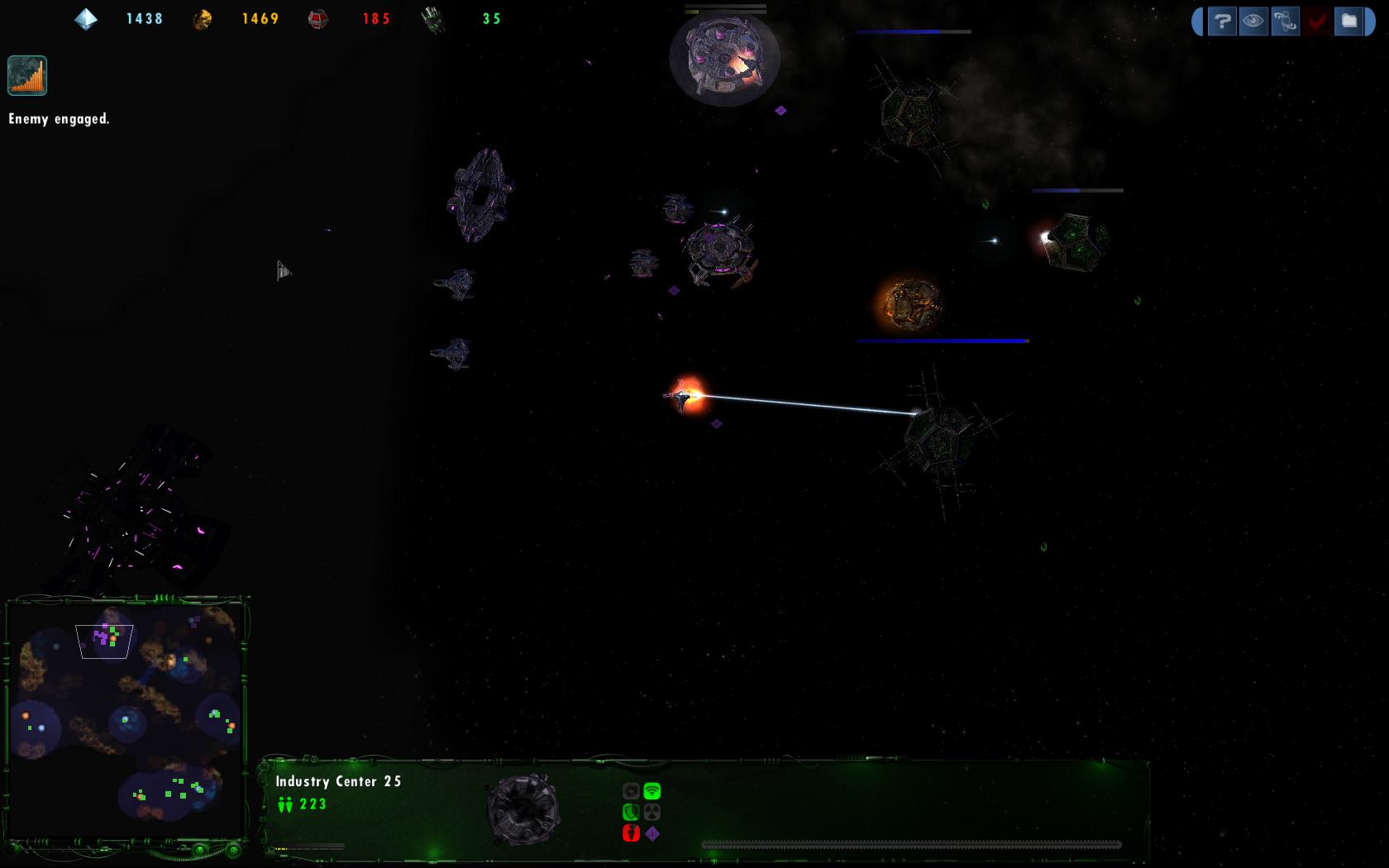Image resolution: width=1389 pixels, height=868 pixels.
Task: Click the orange bar chart alert icon
Action: click(x=27, y=76)
